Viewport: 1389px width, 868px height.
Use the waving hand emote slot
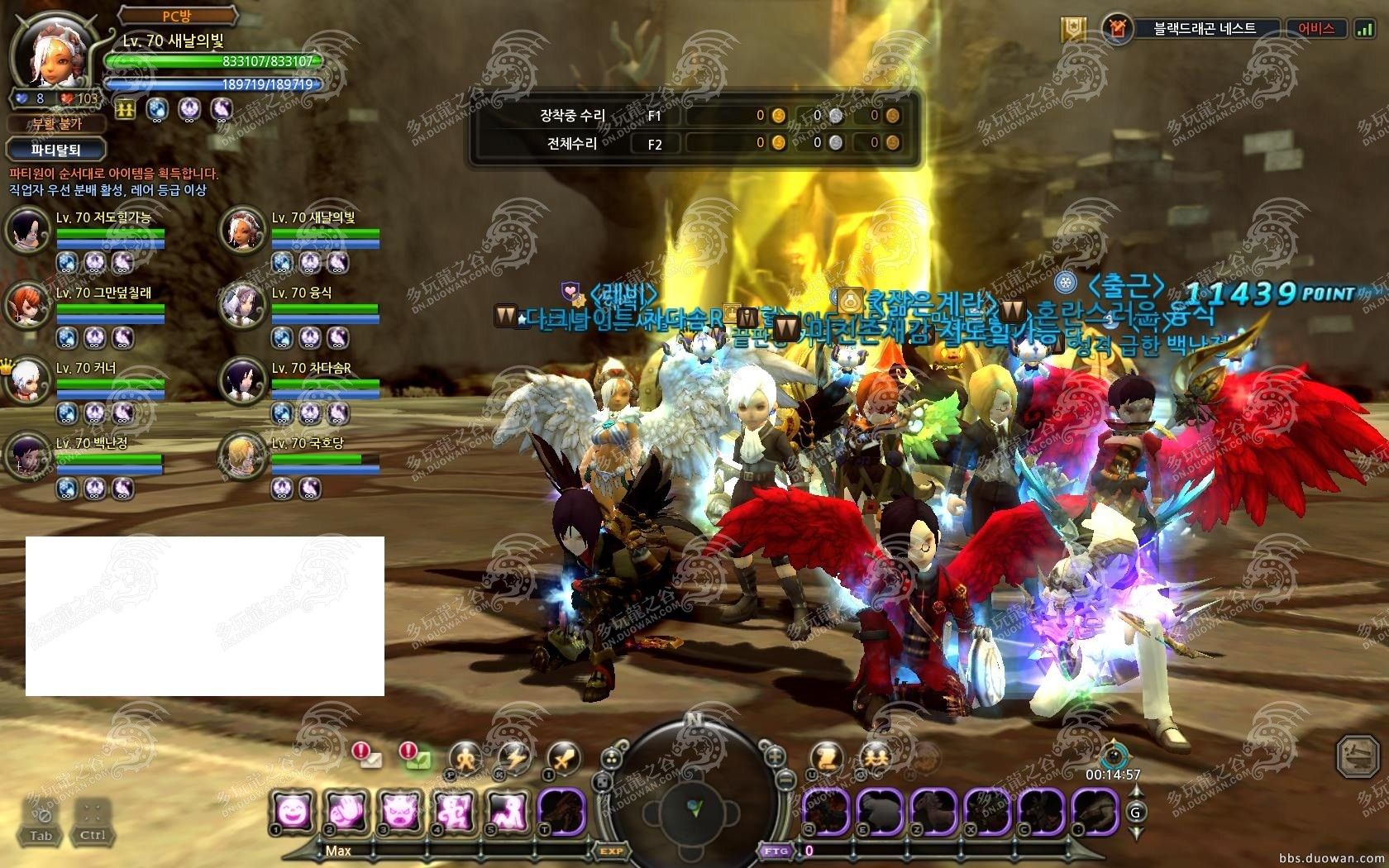click(347, 811)
